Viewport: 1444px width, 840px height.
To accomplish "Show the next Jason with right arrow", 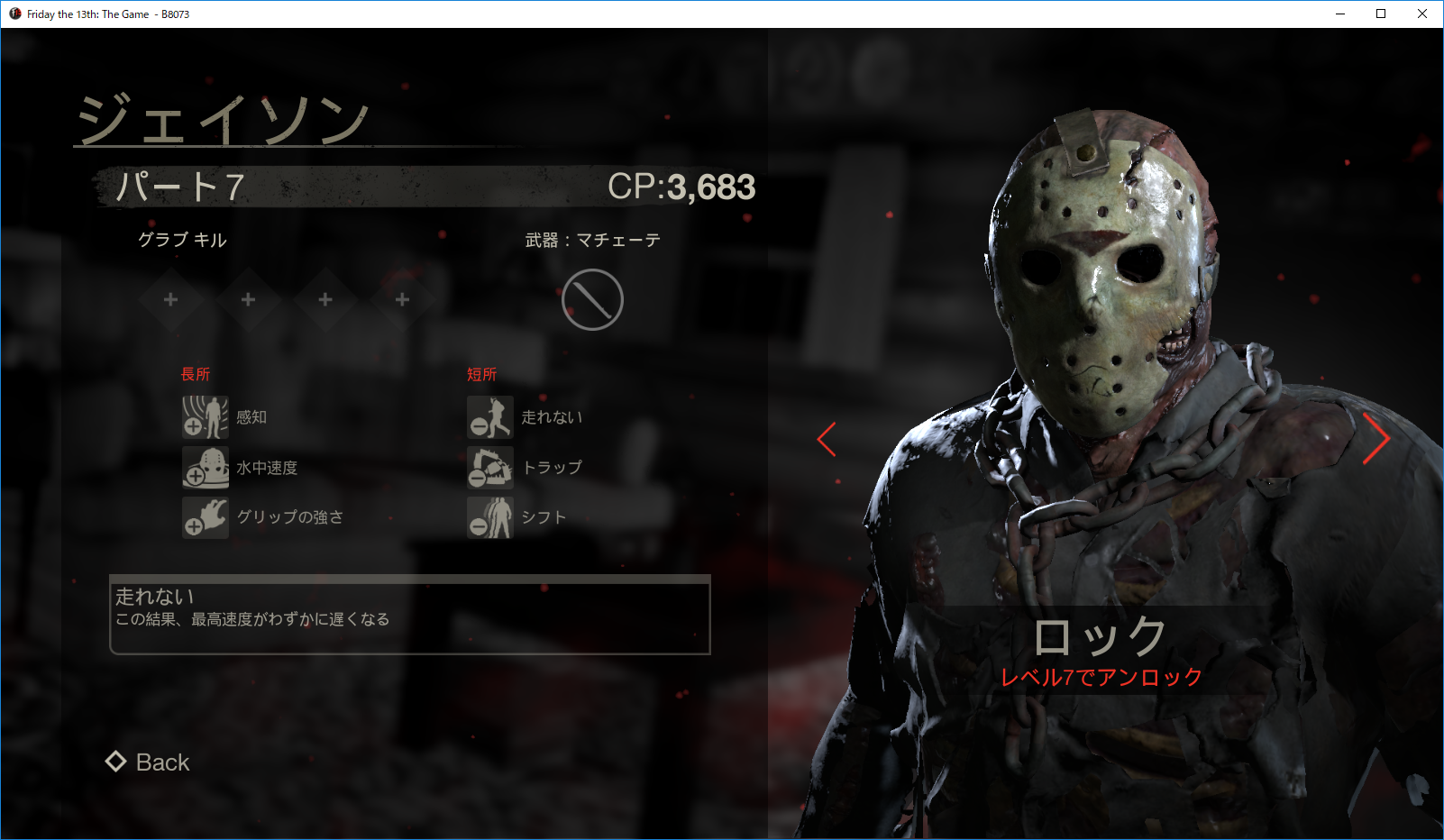I will pos(1375,439).
